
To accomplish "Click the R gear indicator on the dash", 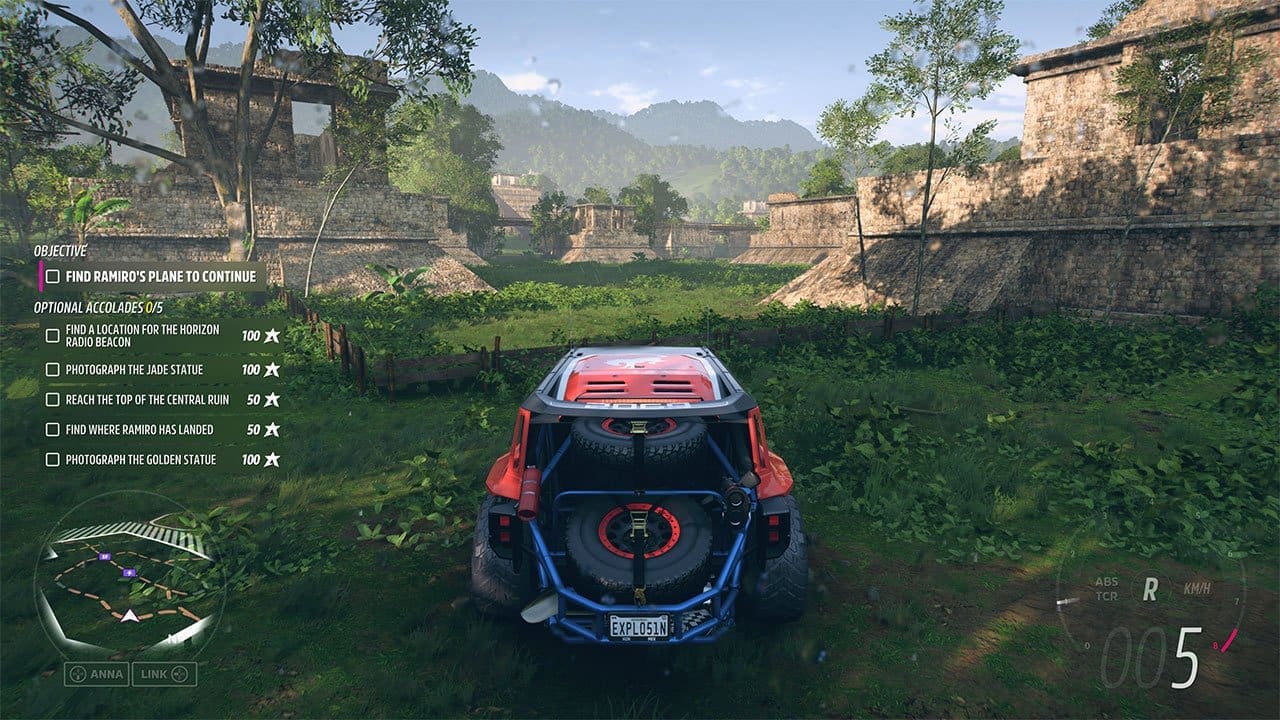I will coord(1149,589).
